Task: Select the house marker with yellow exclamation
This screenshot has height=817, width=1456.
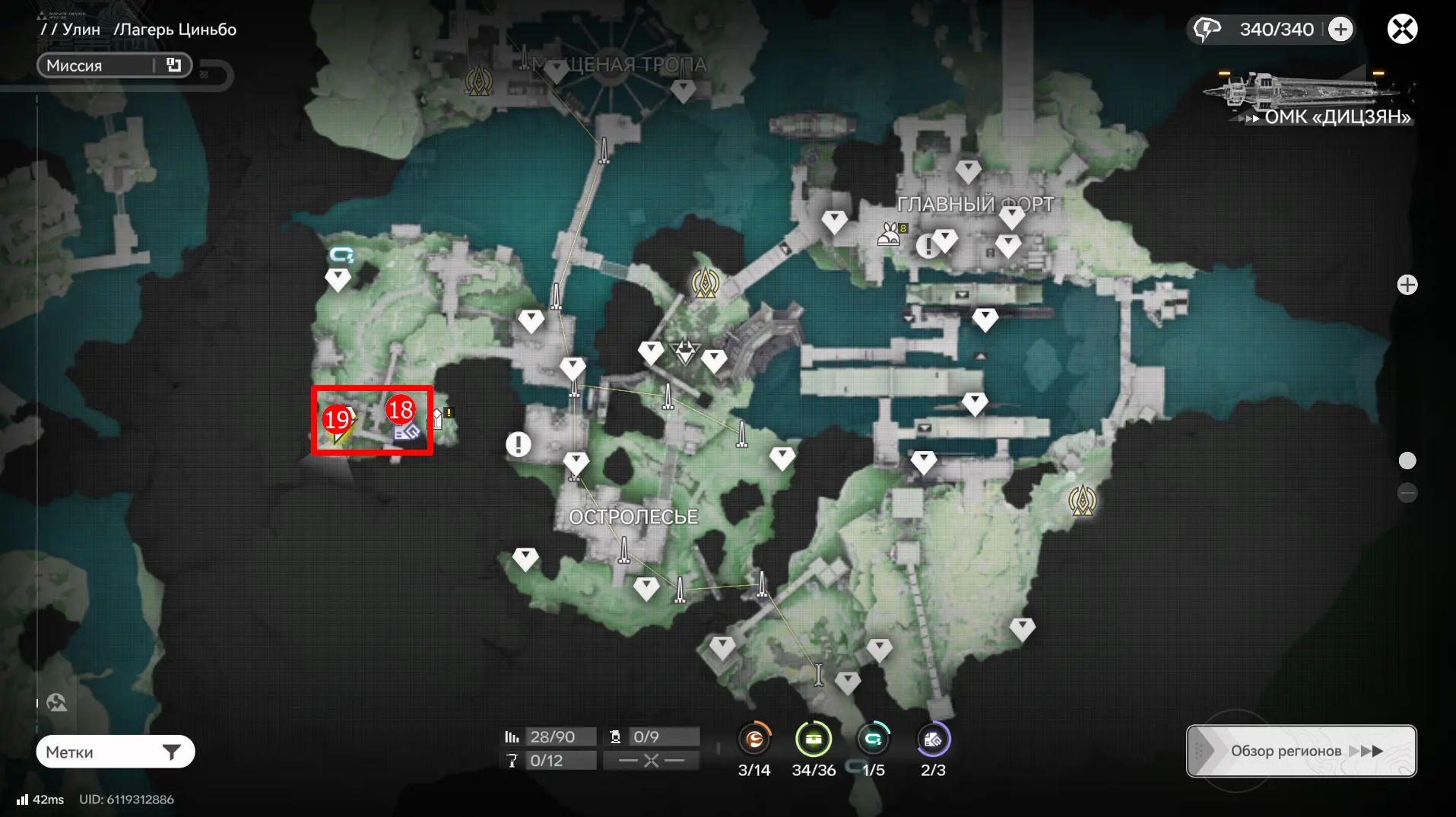Action: coord(439,418)
